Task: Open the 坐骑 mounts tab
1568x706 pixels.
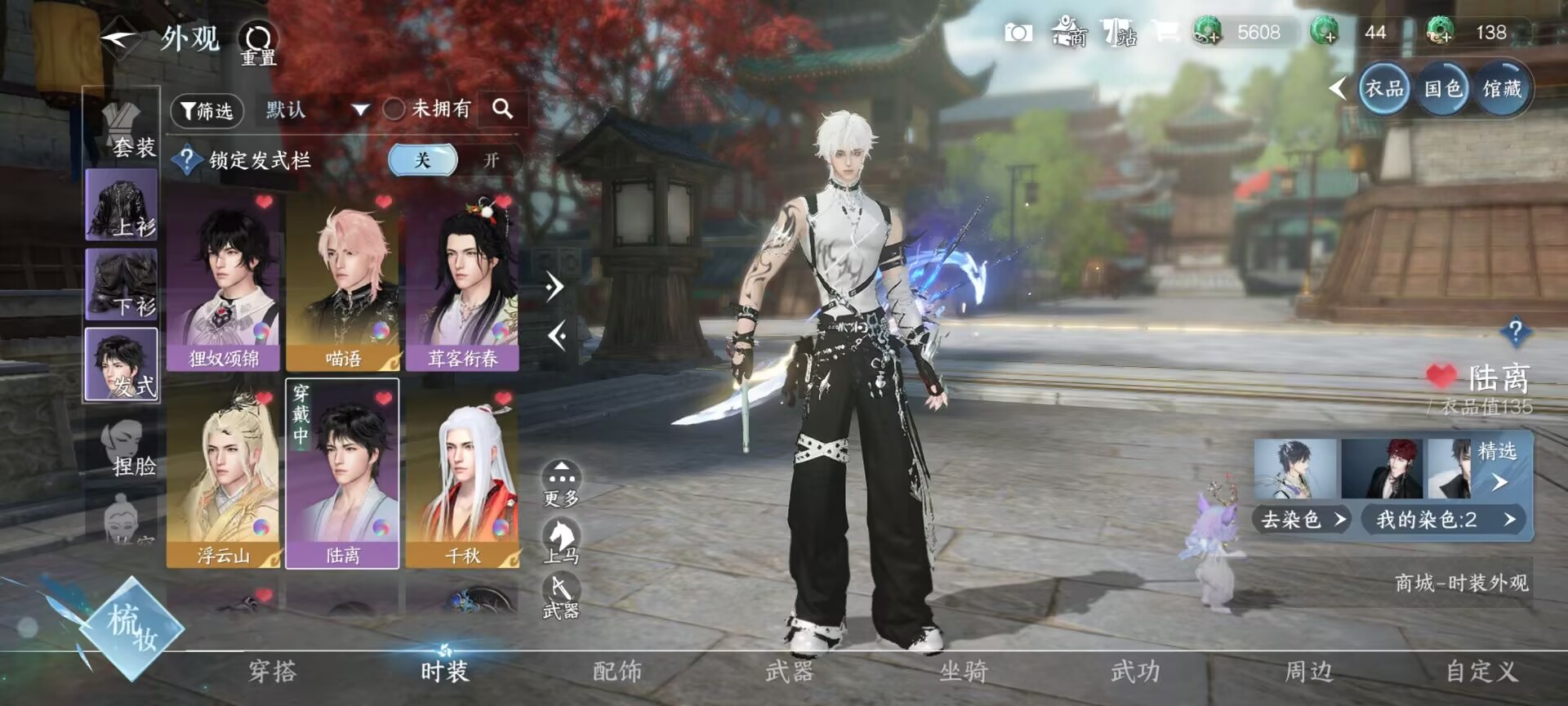Action: (963, 672)
